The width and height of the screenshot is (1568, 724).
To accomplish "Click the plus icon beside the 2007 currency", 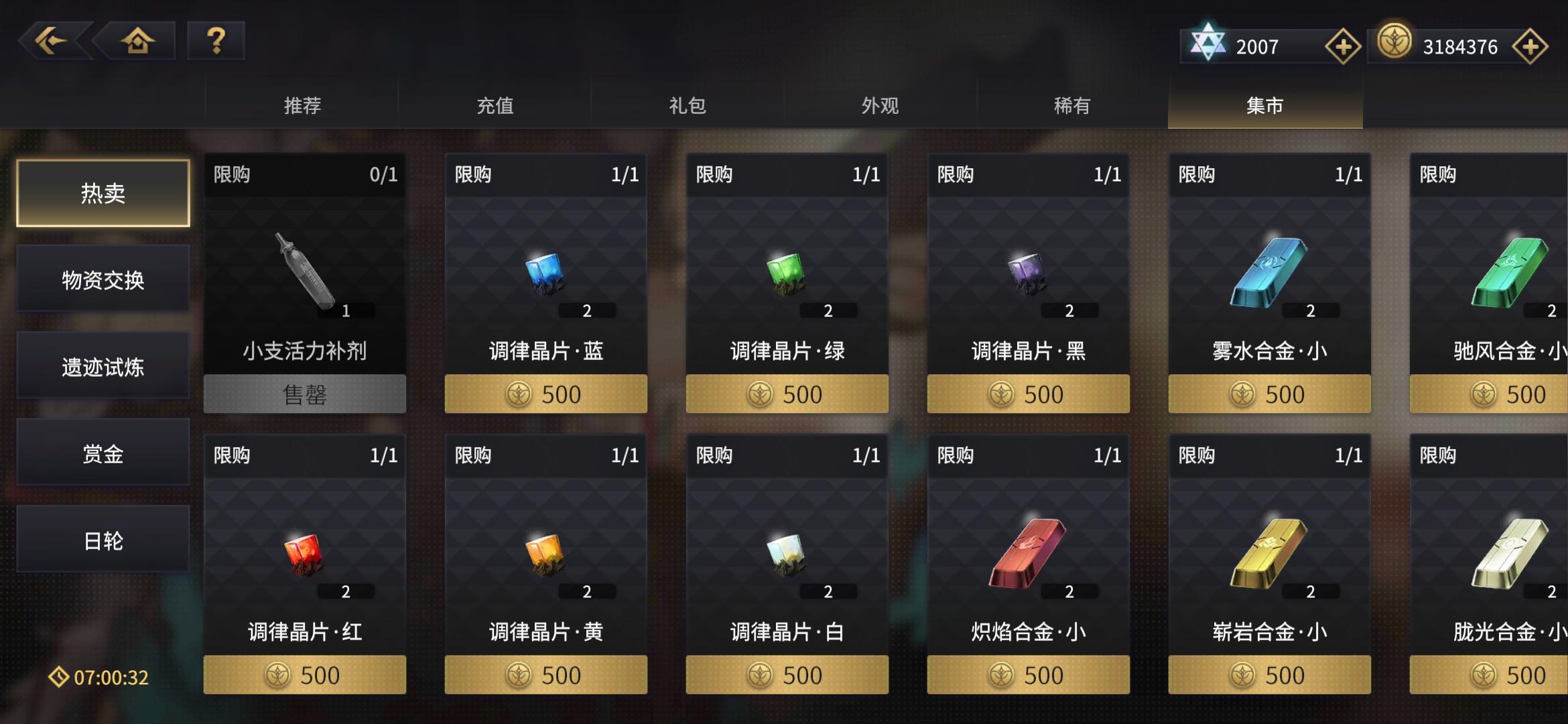I will 1342,46.
